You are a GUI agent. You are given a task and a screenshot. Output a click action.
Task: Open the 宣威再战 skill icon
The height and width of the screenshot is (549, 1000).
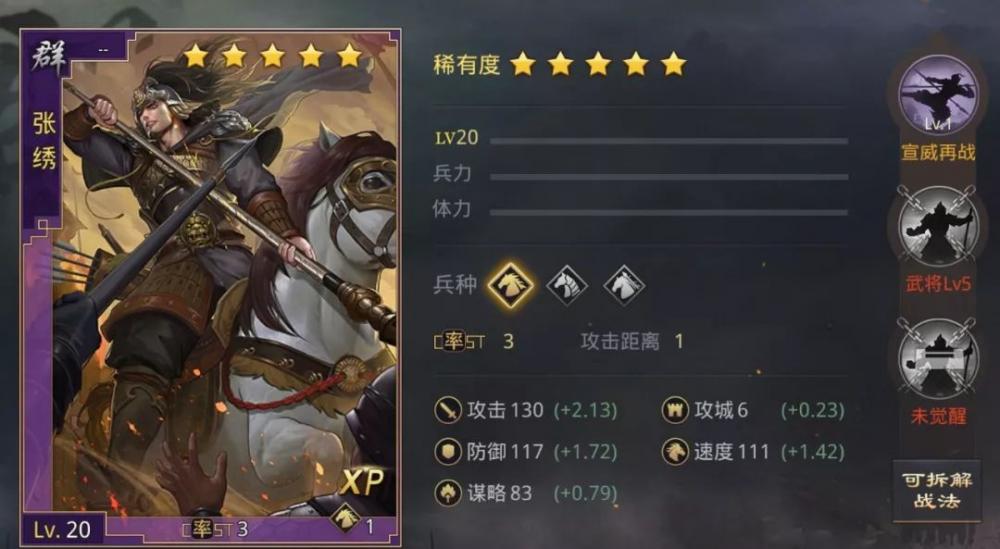(937, 96)
